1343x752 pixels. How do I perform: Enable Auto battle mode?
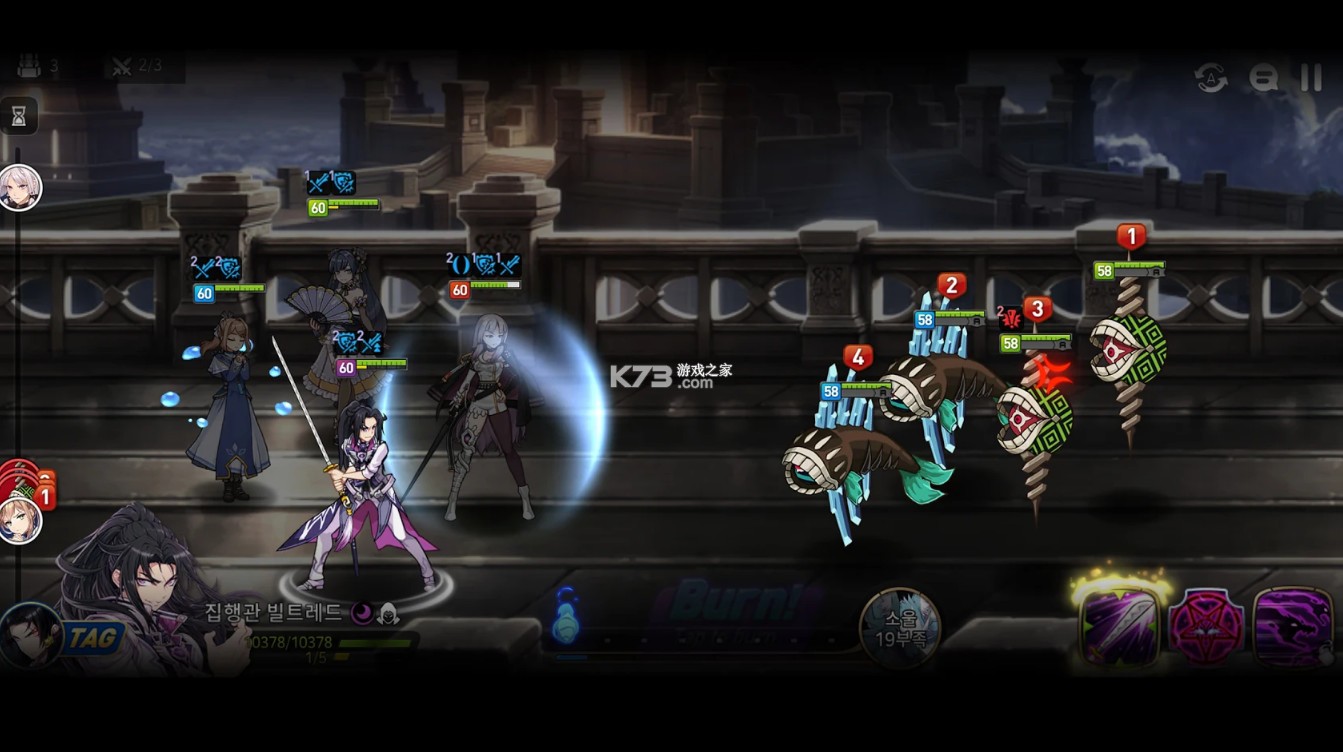tap(1210, 78)
